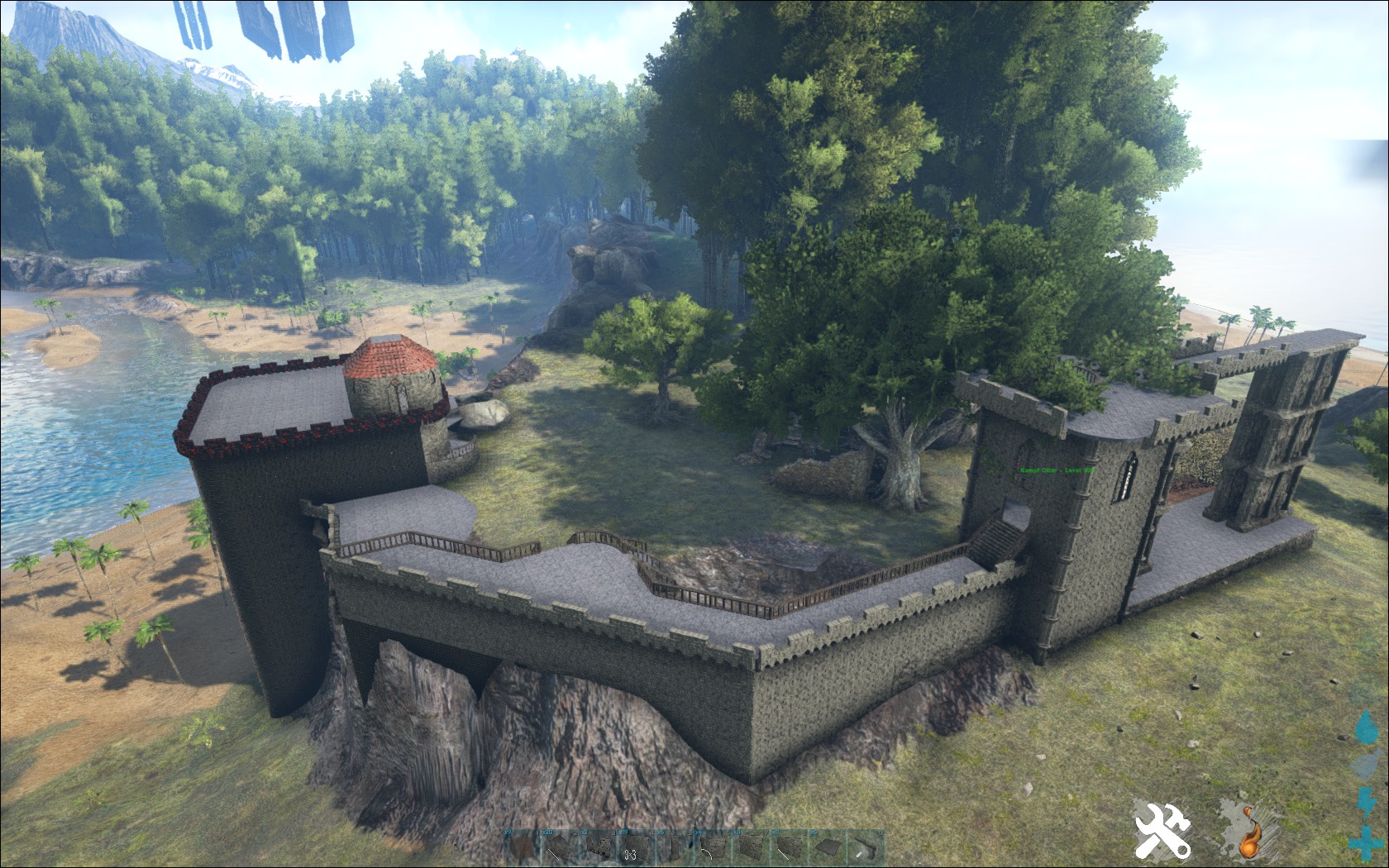Image resolution: width=1389 pixels, height=868 pixels.
Task: Select the 3x3 stone piece slot
Action: click(x=636, y=849)
